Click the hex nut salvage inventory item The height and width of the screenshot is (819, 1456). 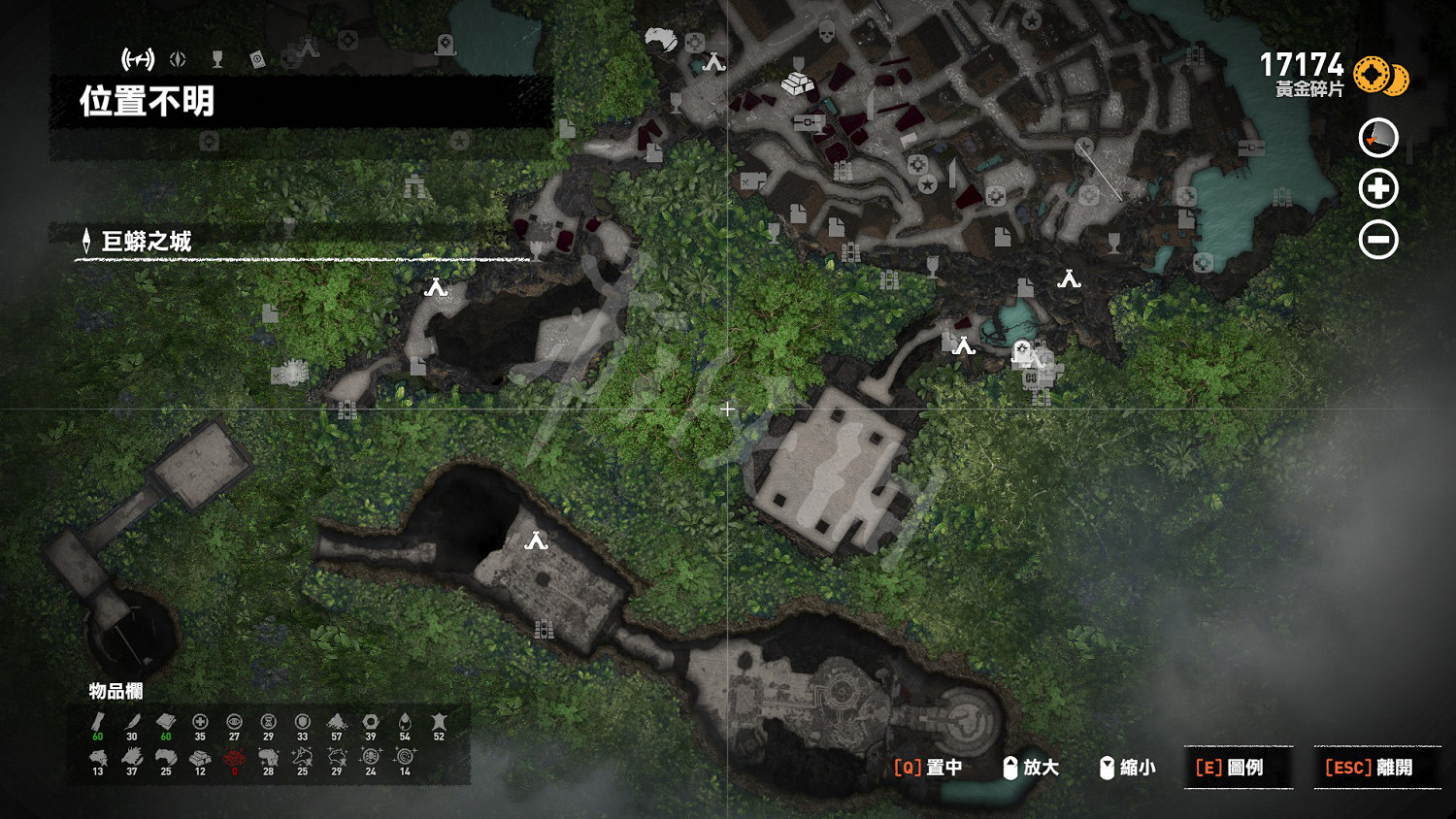click(x=371, y=722)
